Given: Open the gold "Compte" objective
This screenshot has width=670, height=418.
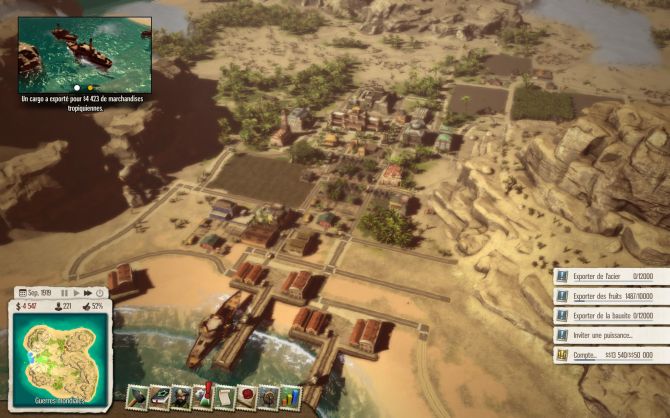Looking at the screenshot, I should pos(610,355).
